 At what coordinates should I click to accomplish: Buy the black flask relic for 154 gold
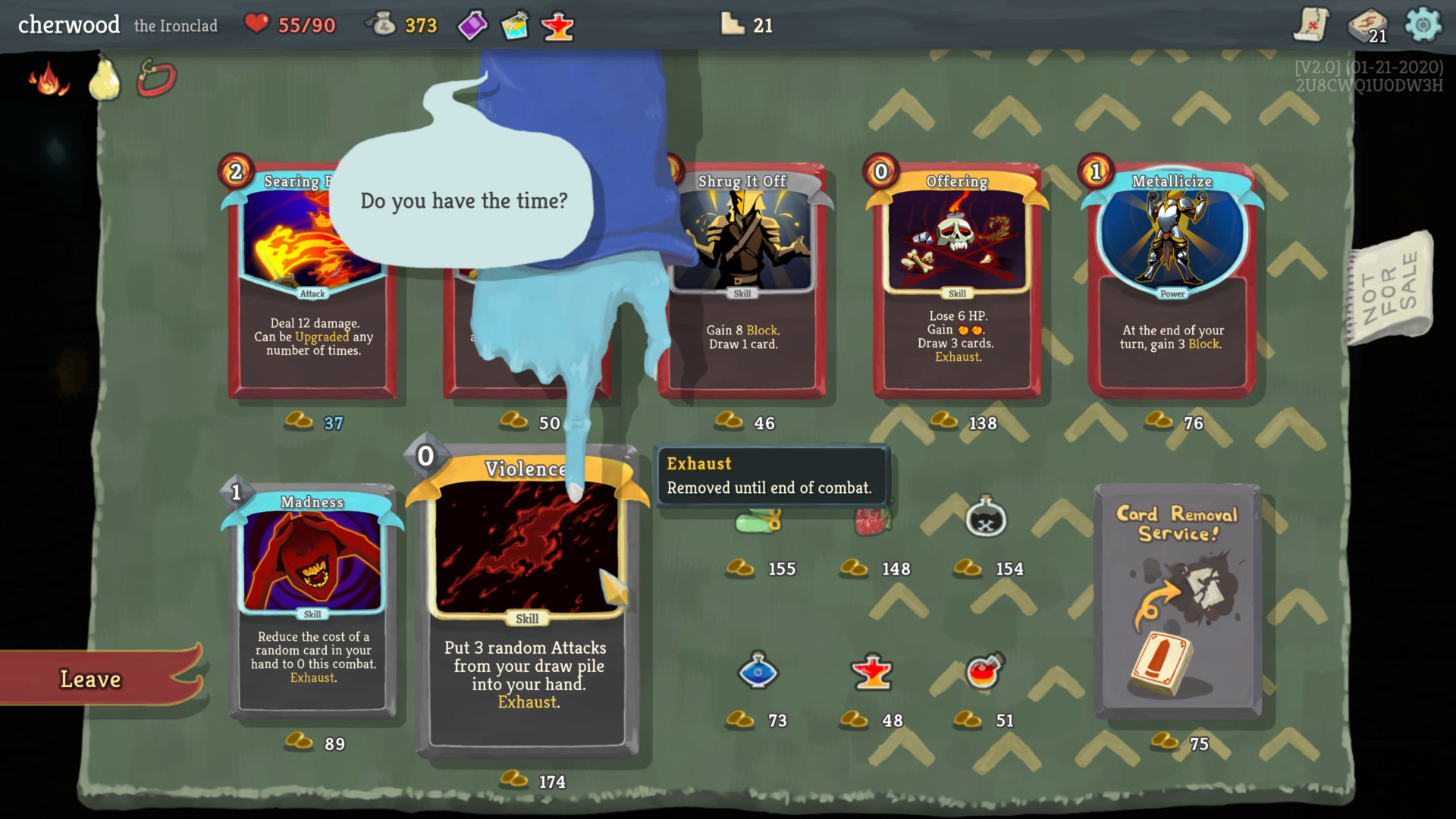tap(985, 519)
